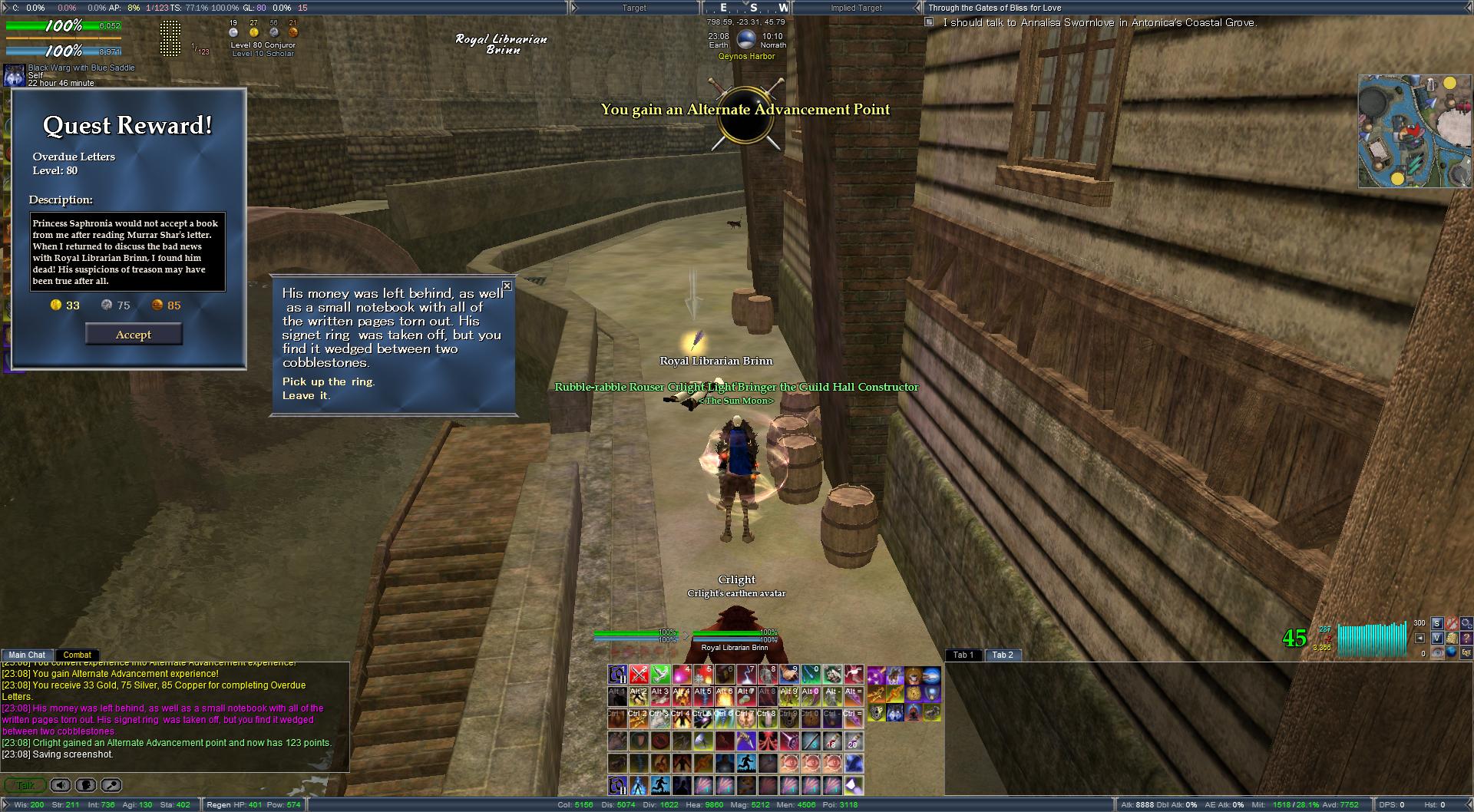Toggle the speaker icon button below chat
Screen dimensions: 1474x812
61,785
